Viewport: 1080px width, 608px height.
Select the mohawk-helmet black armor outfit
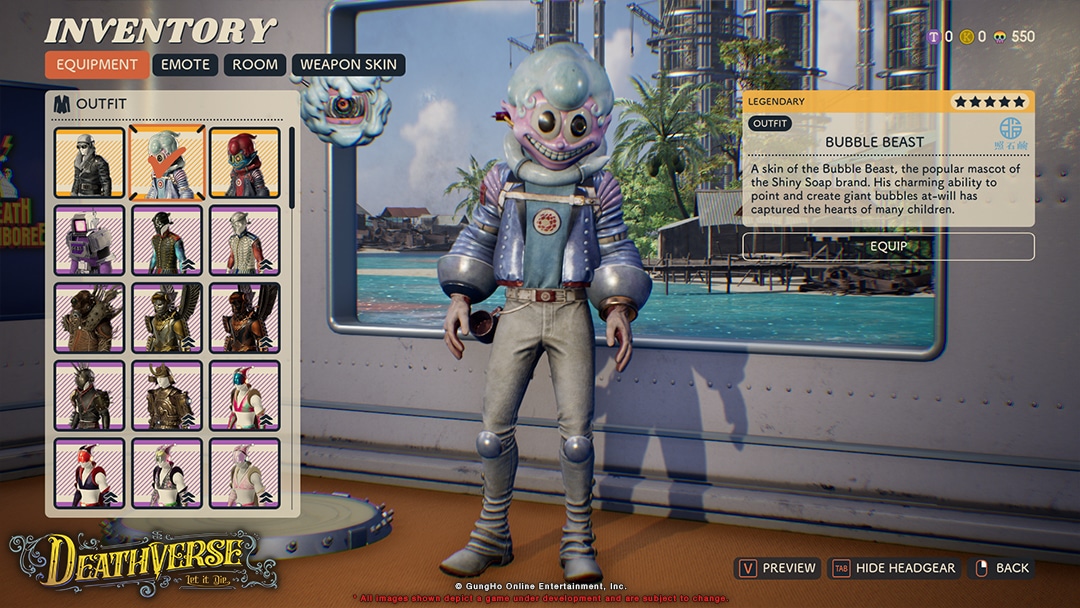pos(89,396)
